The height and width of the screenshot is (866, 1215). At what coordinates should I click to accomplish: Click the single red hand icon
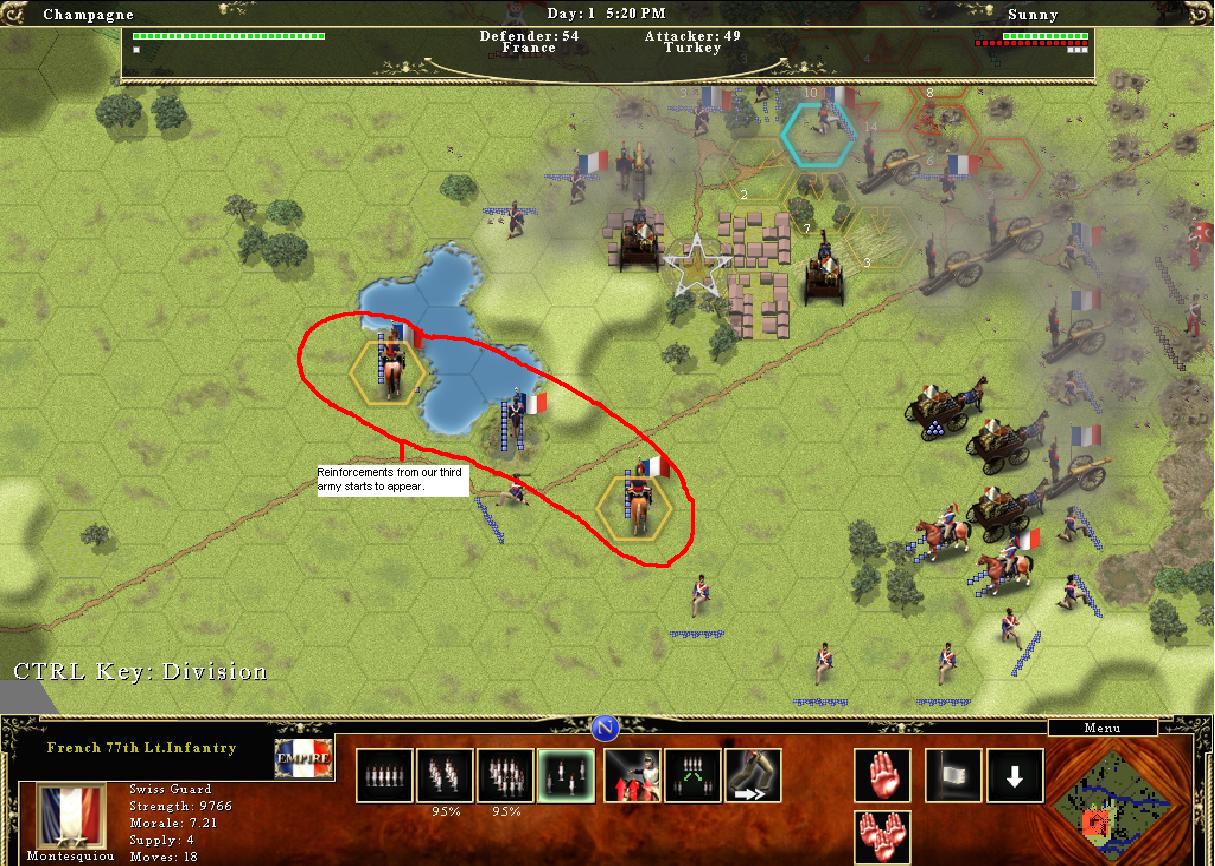[x=883, y=776]
